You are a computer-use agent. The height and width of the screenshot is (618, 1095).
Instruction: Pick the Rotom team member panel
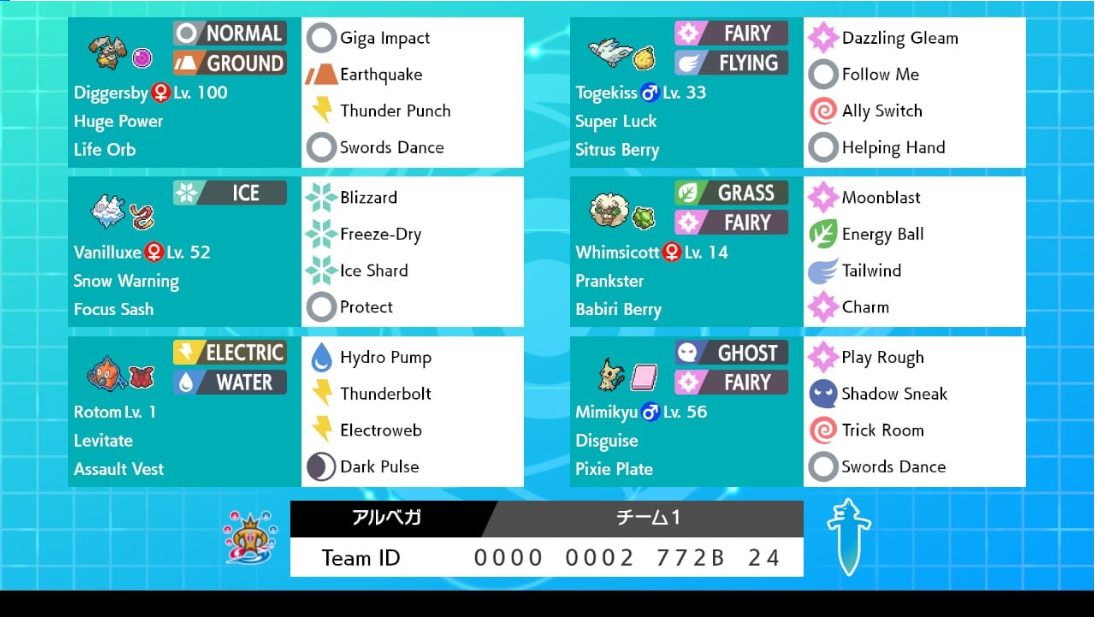pyautogui.click(x=184, y=411)
